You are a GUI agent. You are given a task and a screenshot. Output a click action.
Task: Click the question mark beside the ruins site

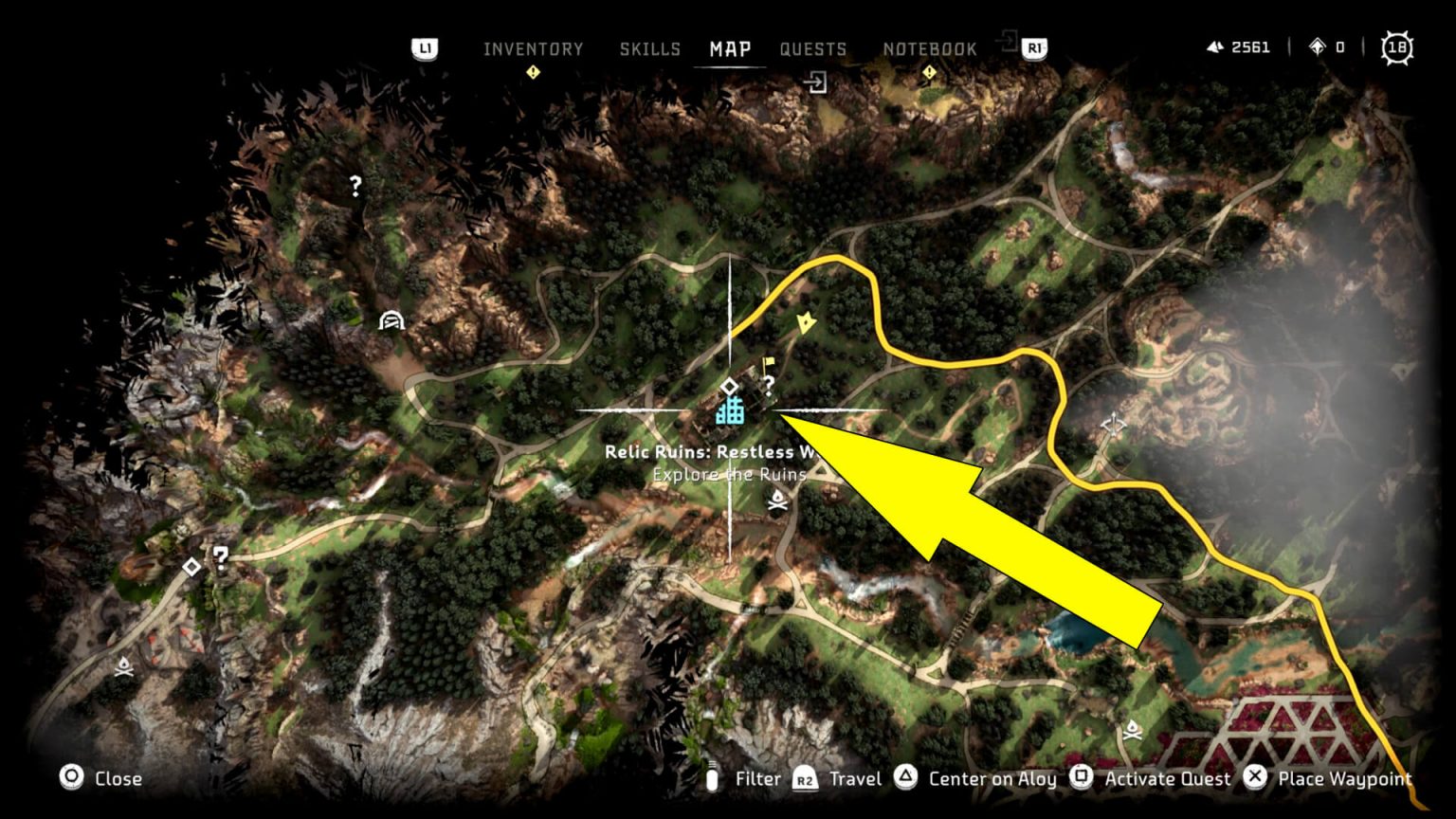pyautogui.click(x=768, y=382)
